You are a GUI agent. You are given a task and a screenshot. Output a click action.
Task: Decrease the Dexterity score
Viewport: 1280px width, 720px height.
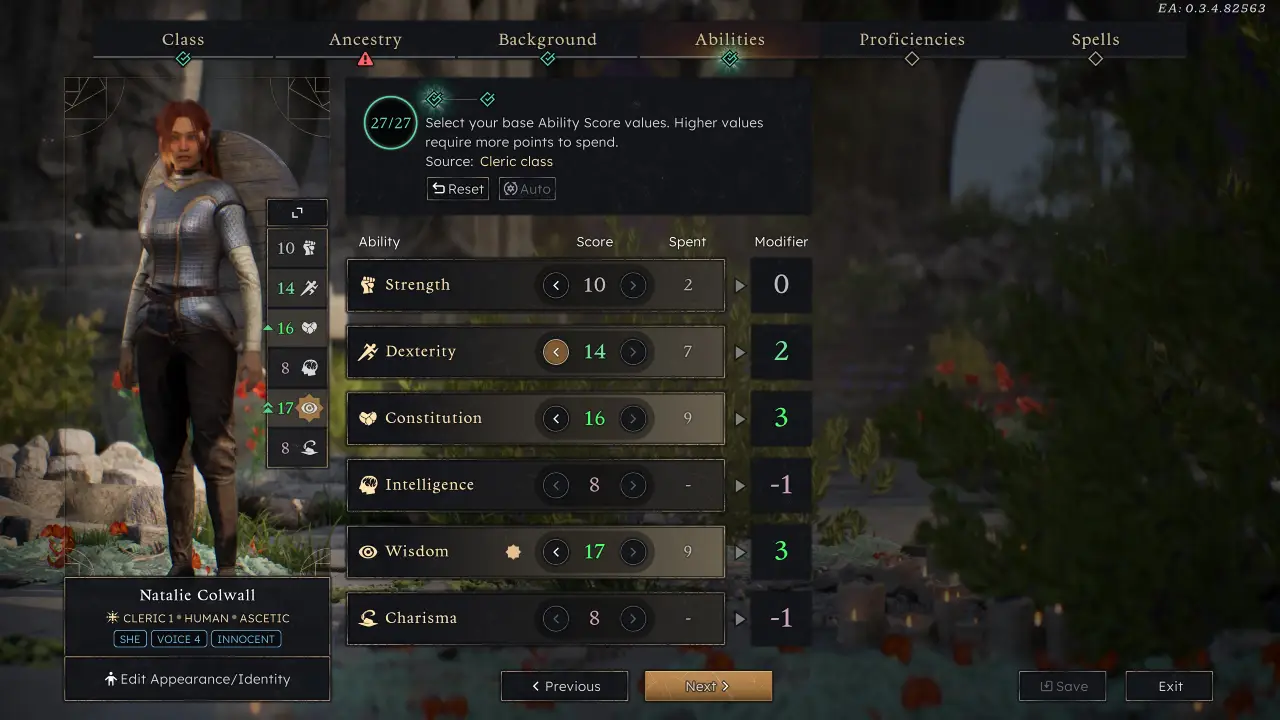click(556, 351)
